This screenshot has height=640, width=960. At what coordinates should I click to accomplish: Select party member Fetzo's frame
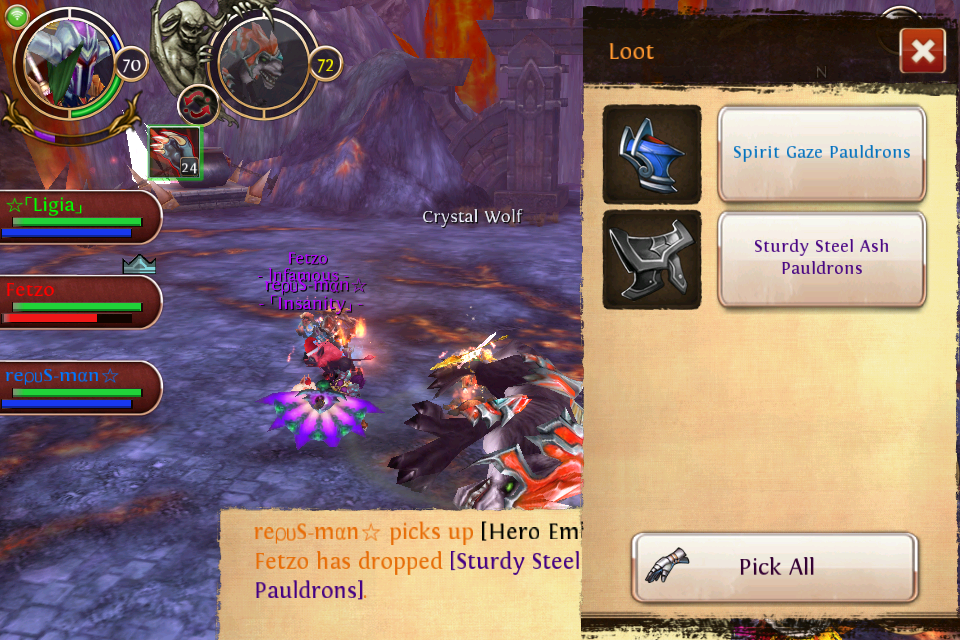(x=80, y=302)
